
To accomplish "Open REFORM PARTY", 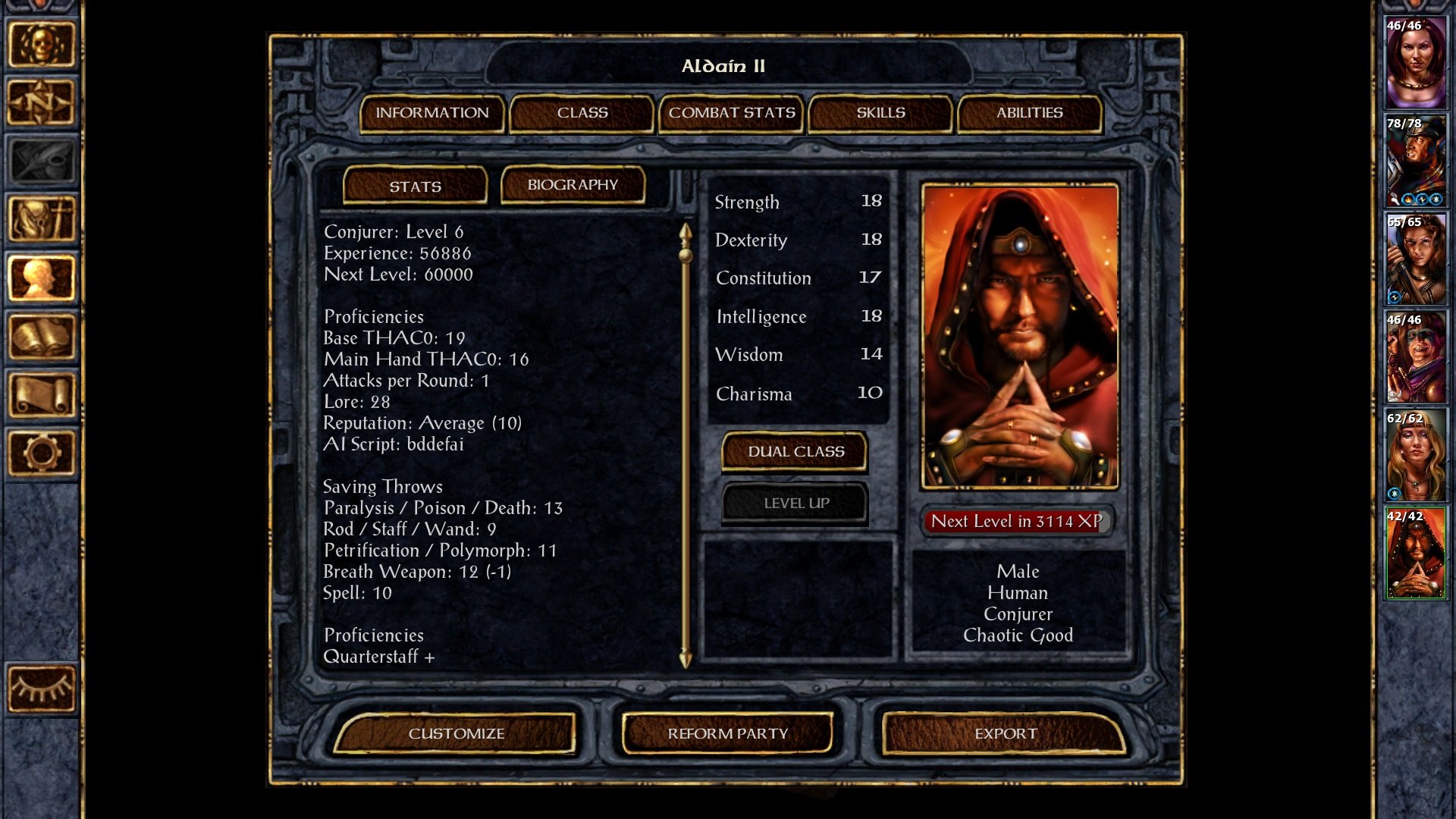I will tap(727, 733).
